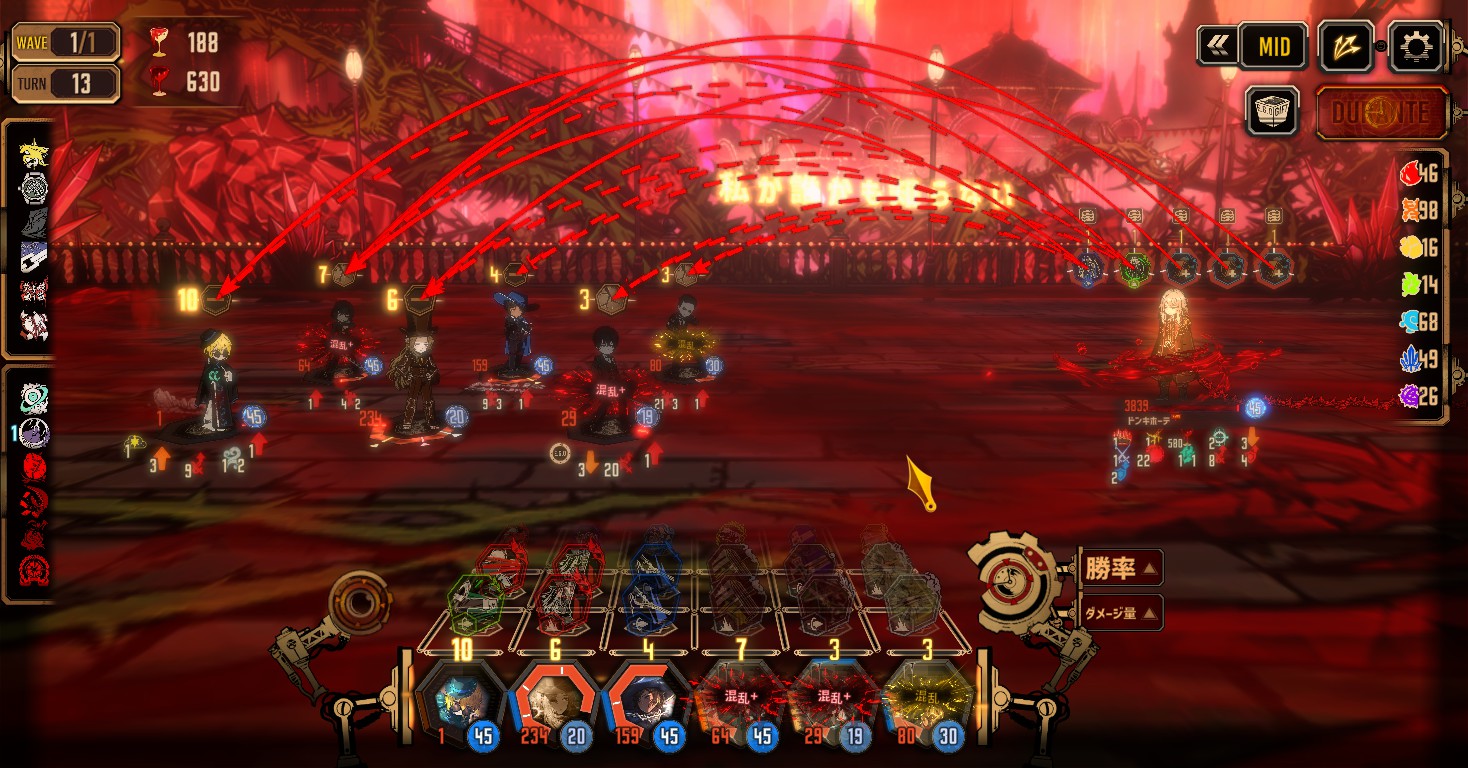Inspect the yellow spiky creature icon

click(34, 152)
